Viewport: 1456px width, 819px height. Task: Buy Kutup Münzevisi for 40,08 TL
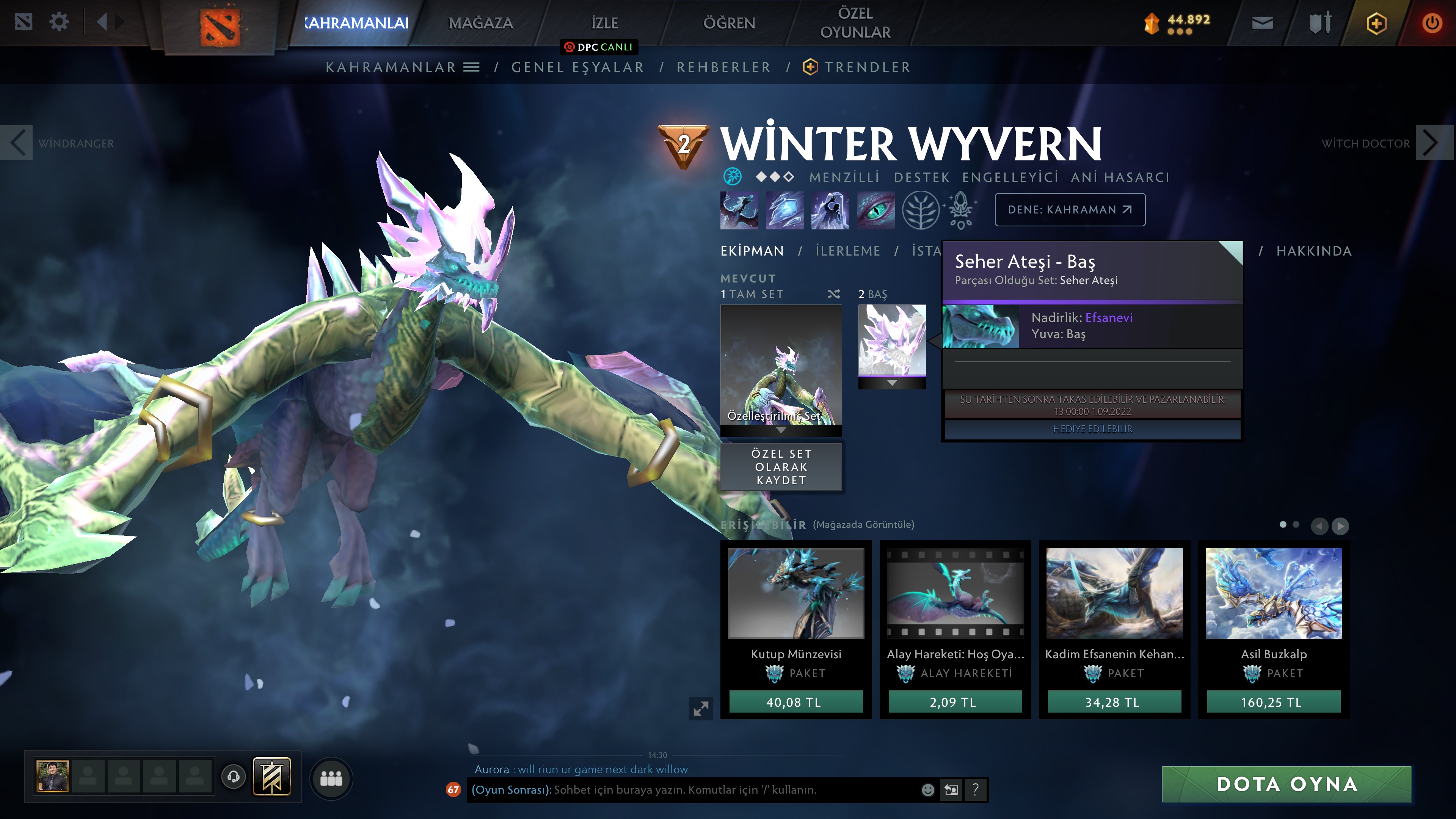coord(795,702)
